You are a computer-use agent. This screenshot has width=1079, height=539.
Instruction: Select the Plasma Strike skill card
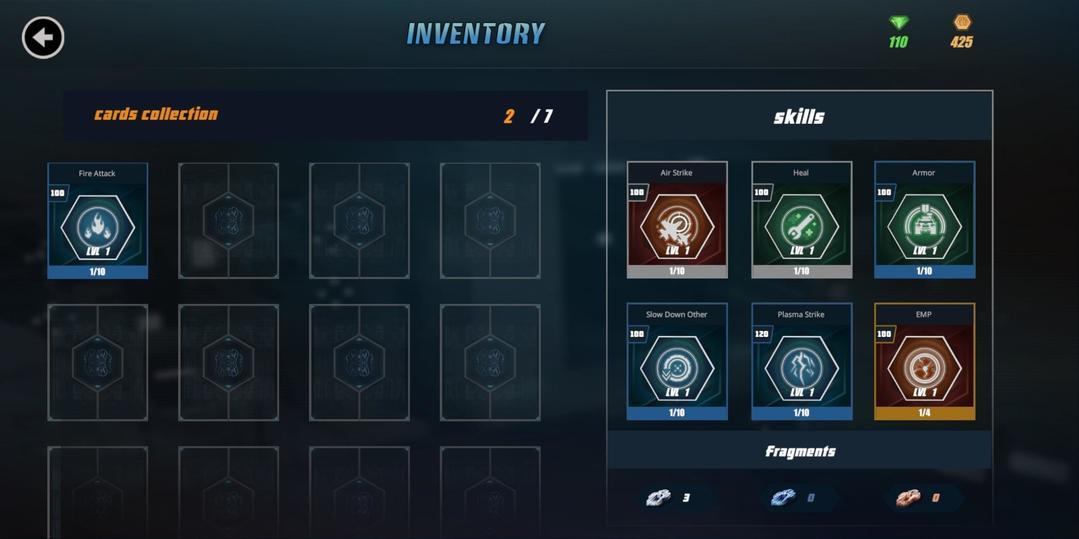(801, 362)
